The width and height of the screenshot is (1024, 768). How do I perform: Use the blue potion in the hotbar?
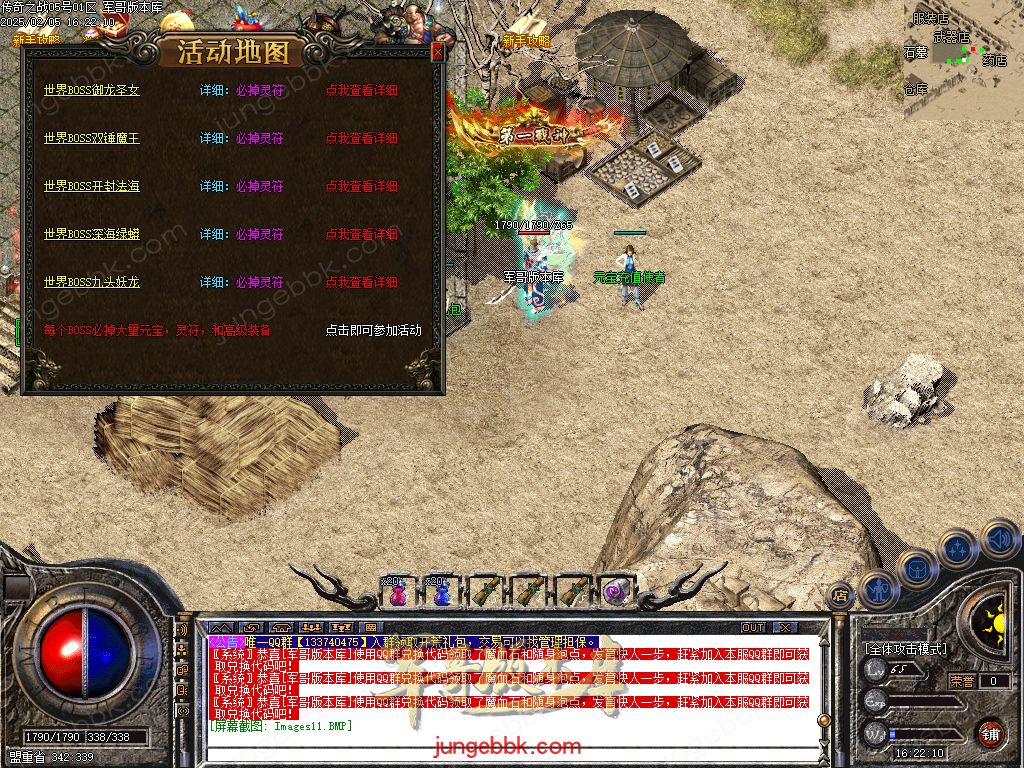pyautogui.click(x=439, y=592)
